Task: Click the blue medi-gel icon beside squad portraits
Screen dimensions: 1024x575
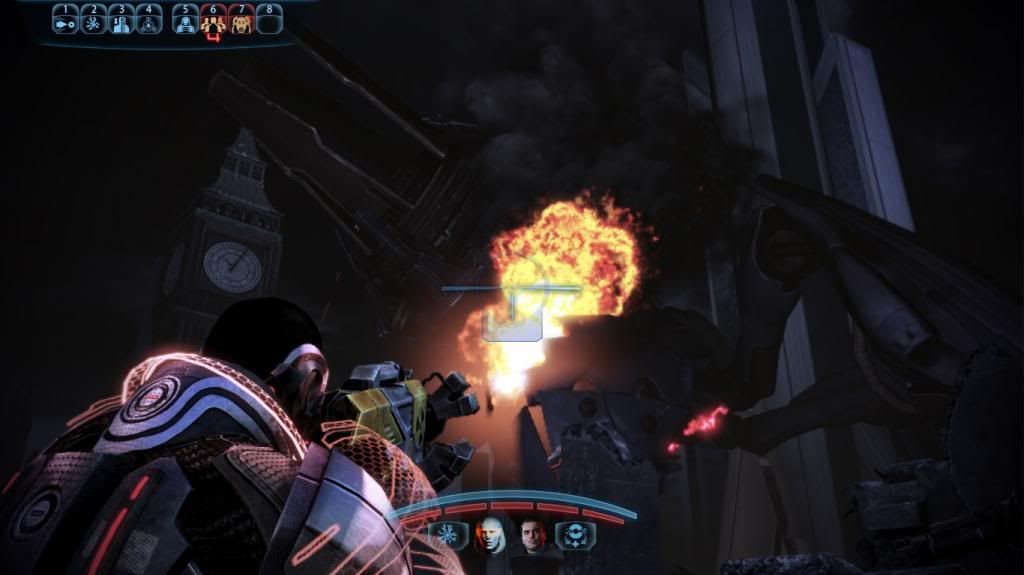Action: tap(571, 536)
